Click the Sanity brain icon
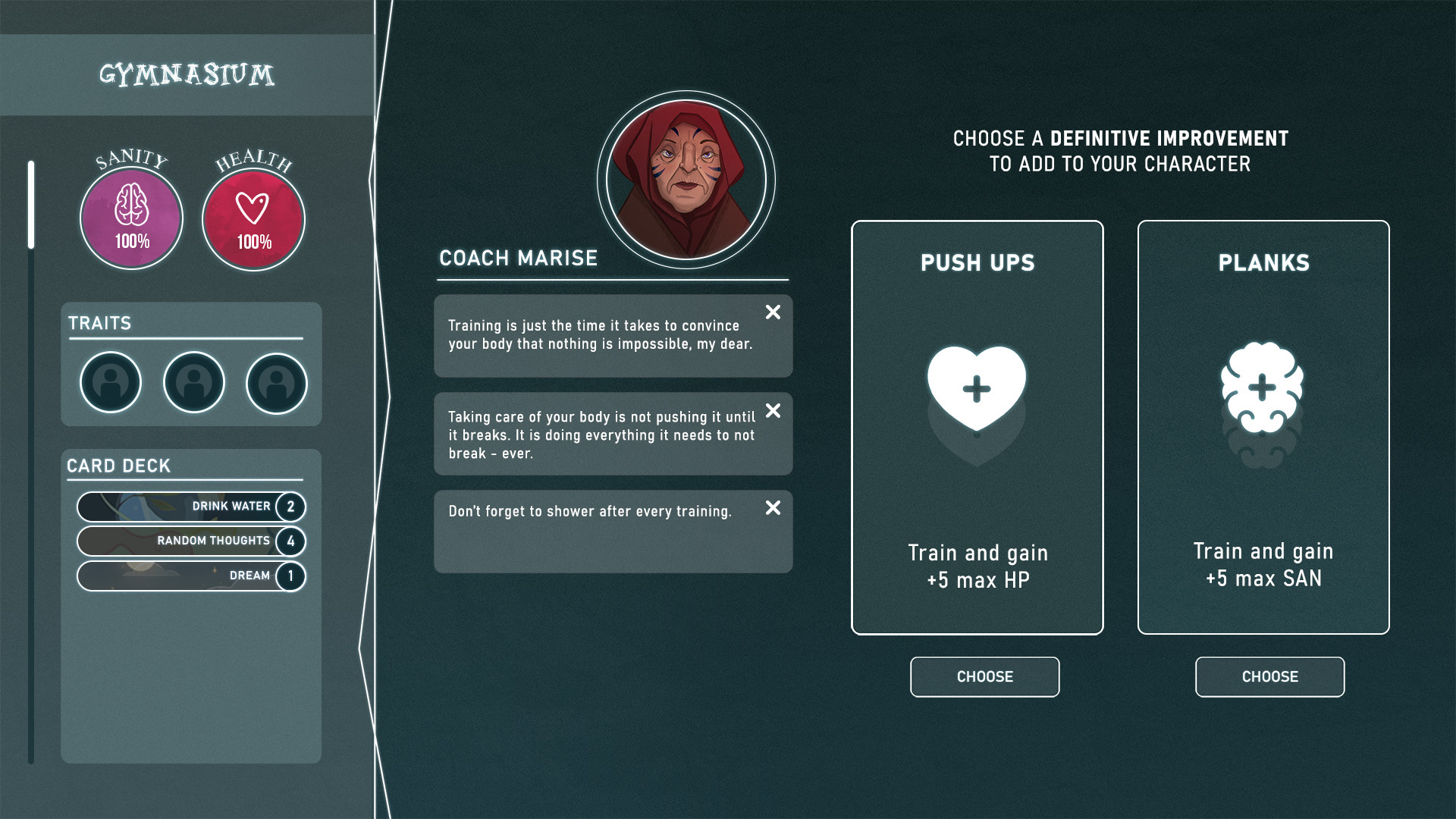 [x=130, y=205]
